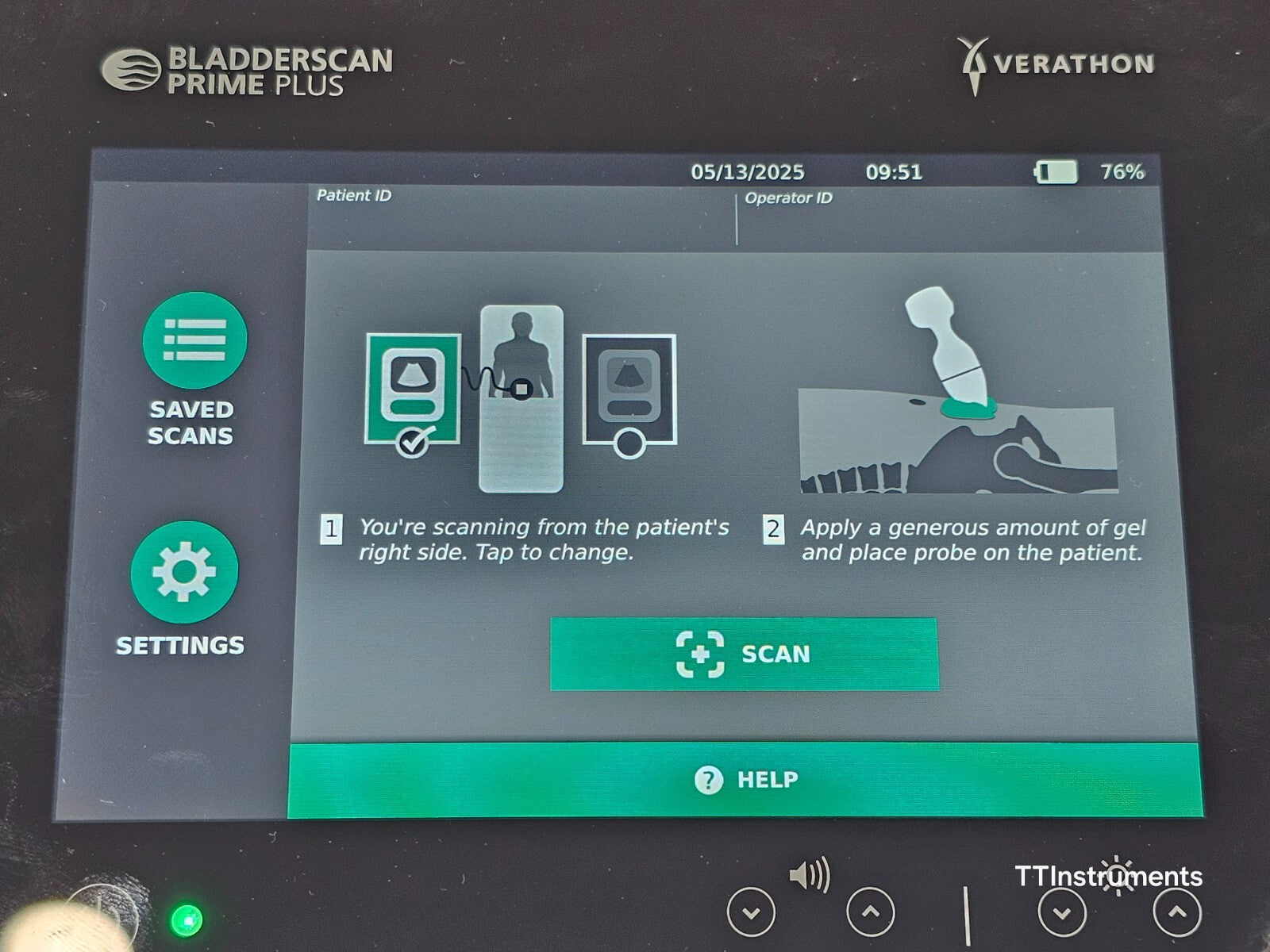Viewport: 1270px width, 952px height.
Task: Decrease the screen brightness
Action: 1062,912
